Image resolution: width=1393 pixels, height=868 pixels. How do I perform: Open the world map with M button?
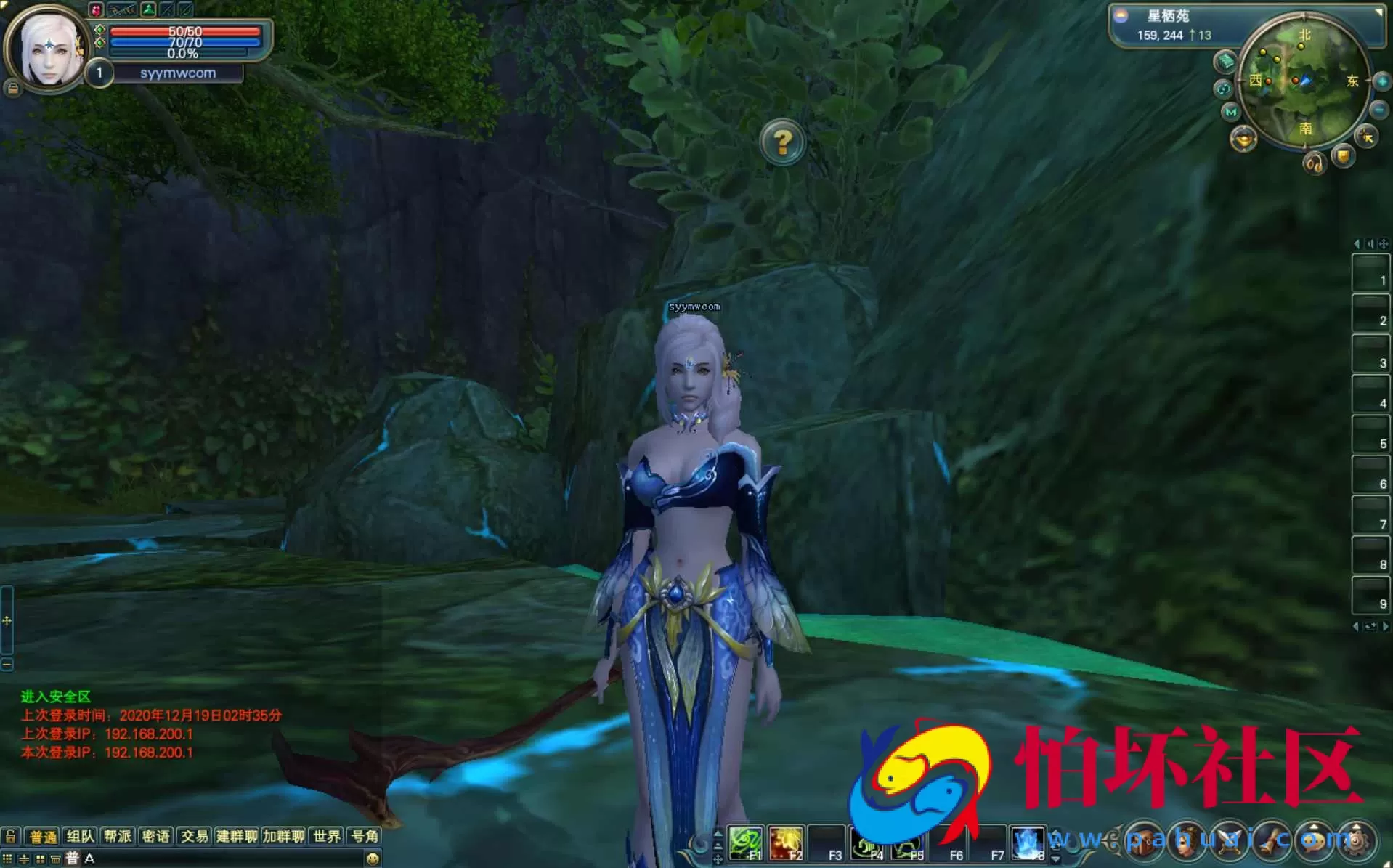click(x=1230, y=112)
